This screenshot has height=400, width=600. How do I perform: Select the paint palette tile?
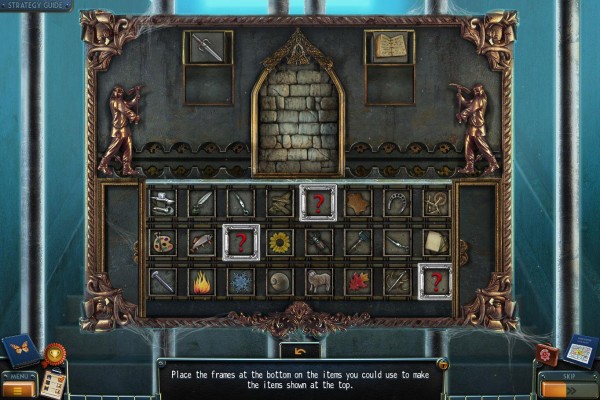point(162,242)
